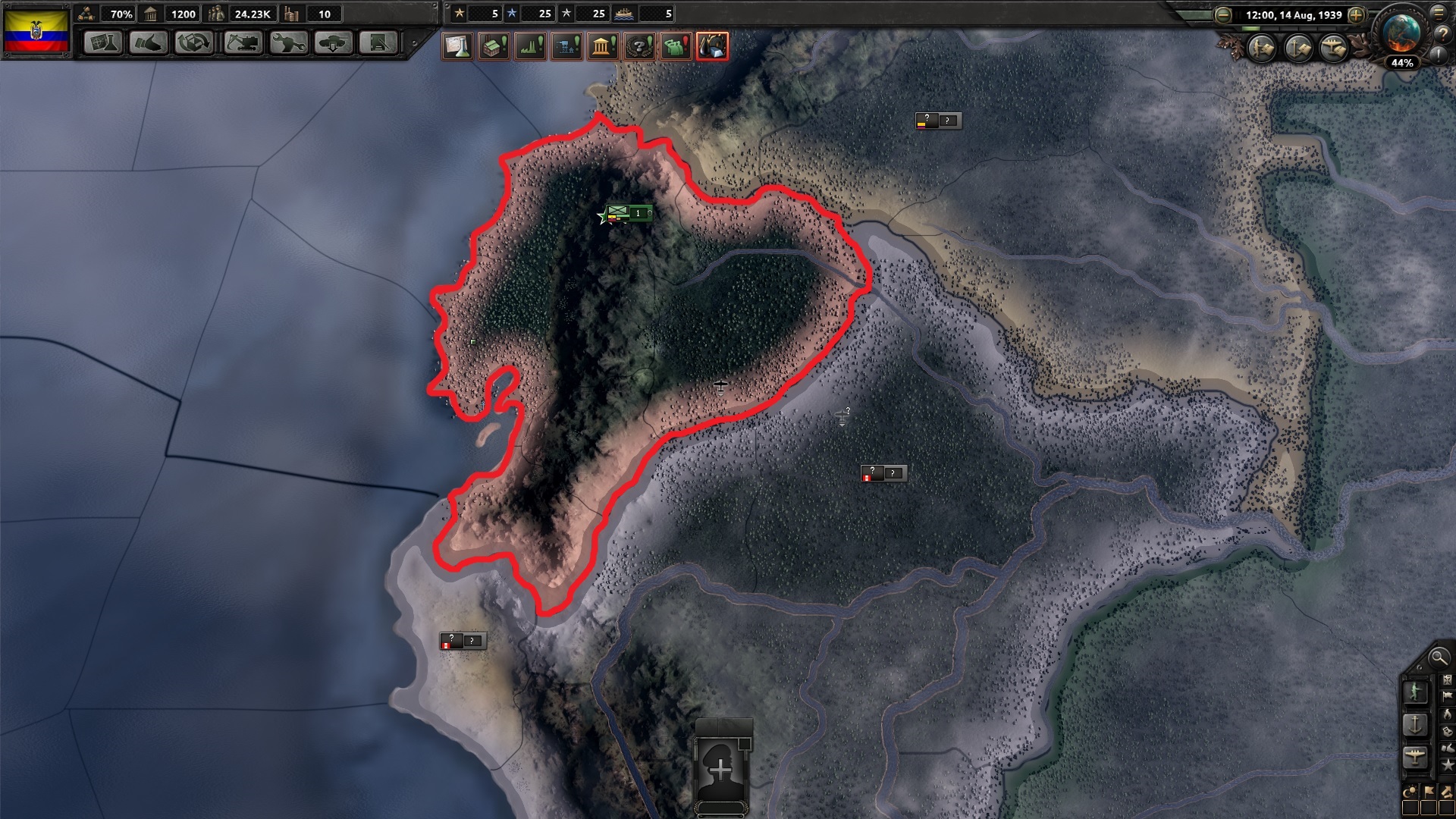
Task: Open the hamburger game menu
Action: tap(1438, 14)
